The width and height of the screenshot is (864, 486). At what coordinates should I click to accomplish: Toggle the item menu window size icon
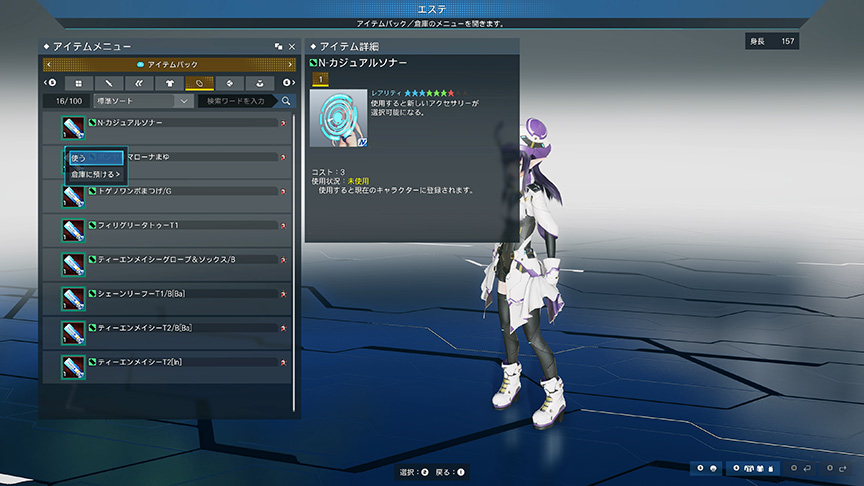tap(278, 47)
